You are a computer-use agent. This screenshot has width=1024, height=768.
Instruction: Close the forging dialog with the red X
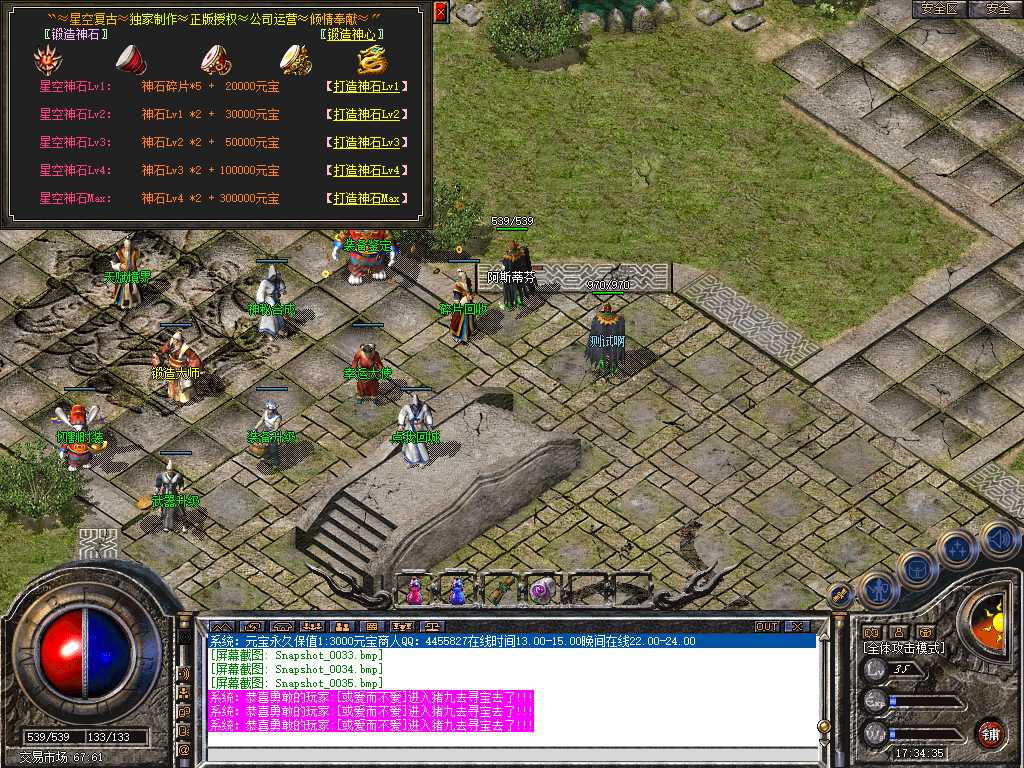click(441, 12)
